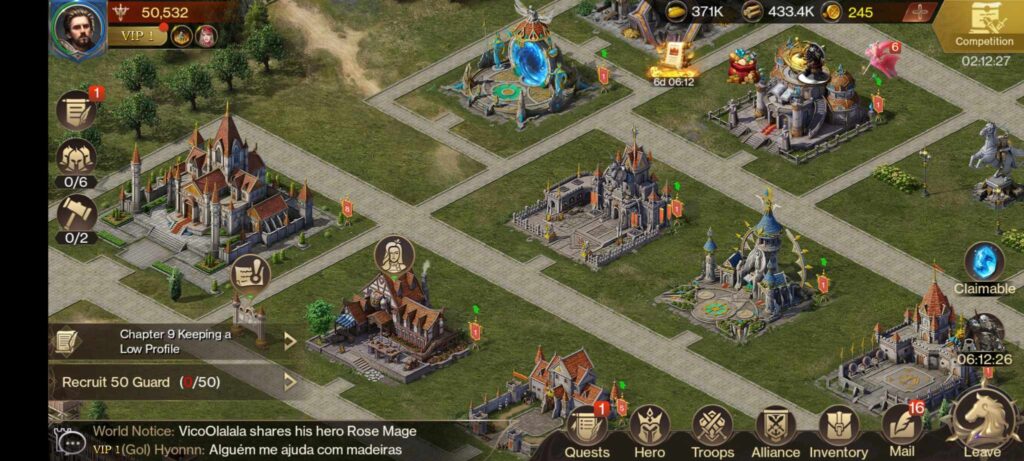This screenshot has height=461, width=1024.
Task: Tap the red-haired heroine icon
Action: click(205, 37)
